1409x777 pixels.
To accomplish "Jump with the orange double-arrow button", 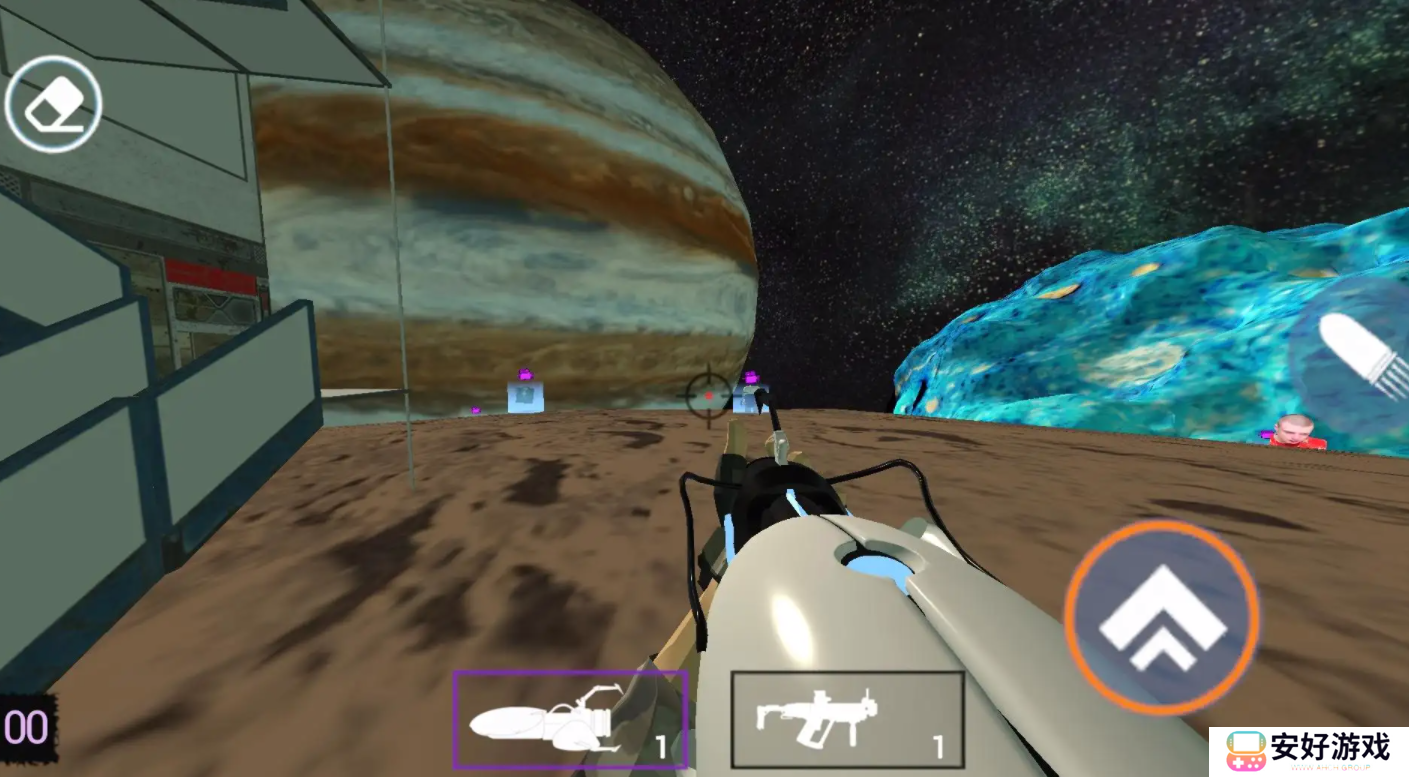I will [x=1161, y=617].
